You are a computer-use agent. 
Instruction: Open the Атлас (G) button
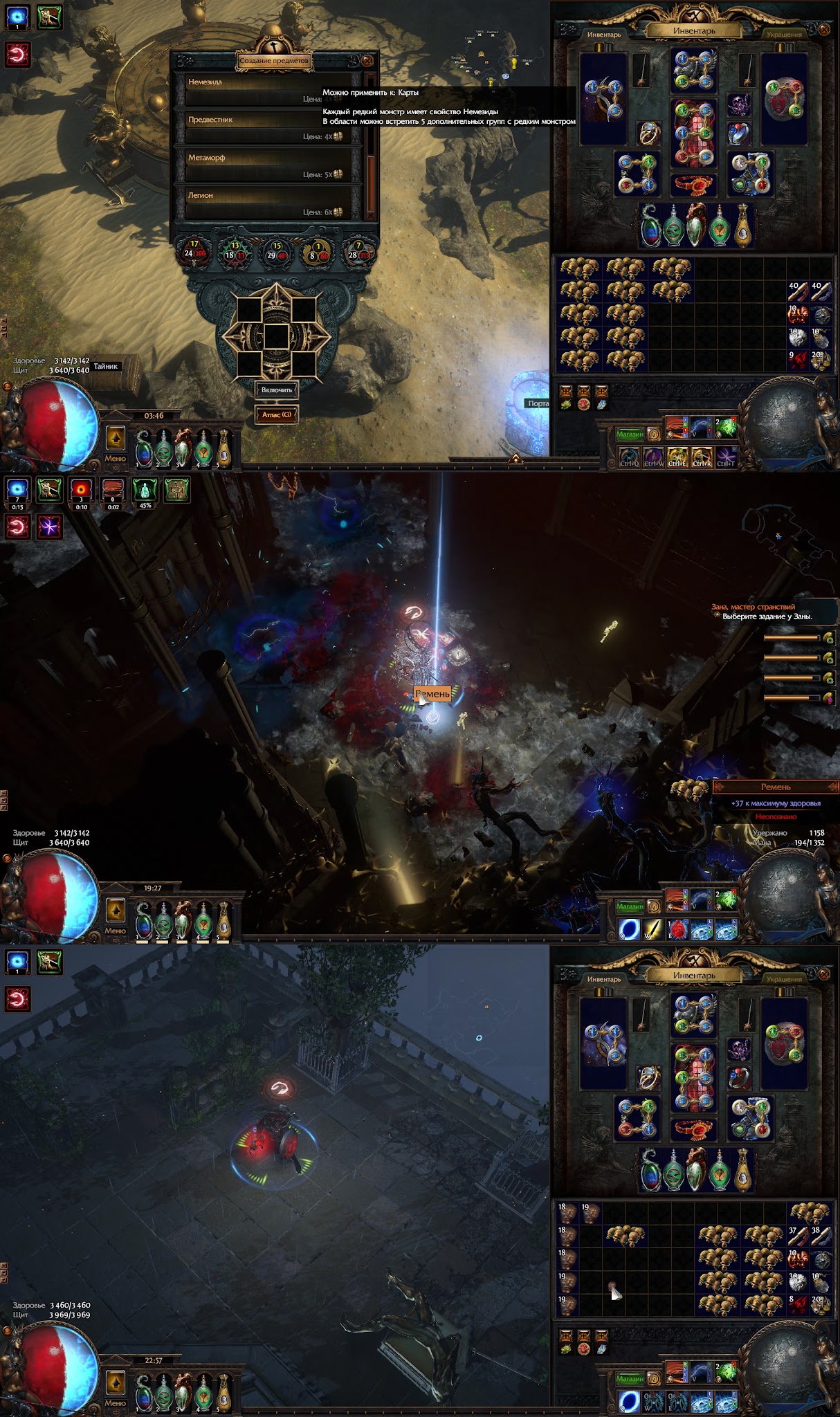coord(277,414)
